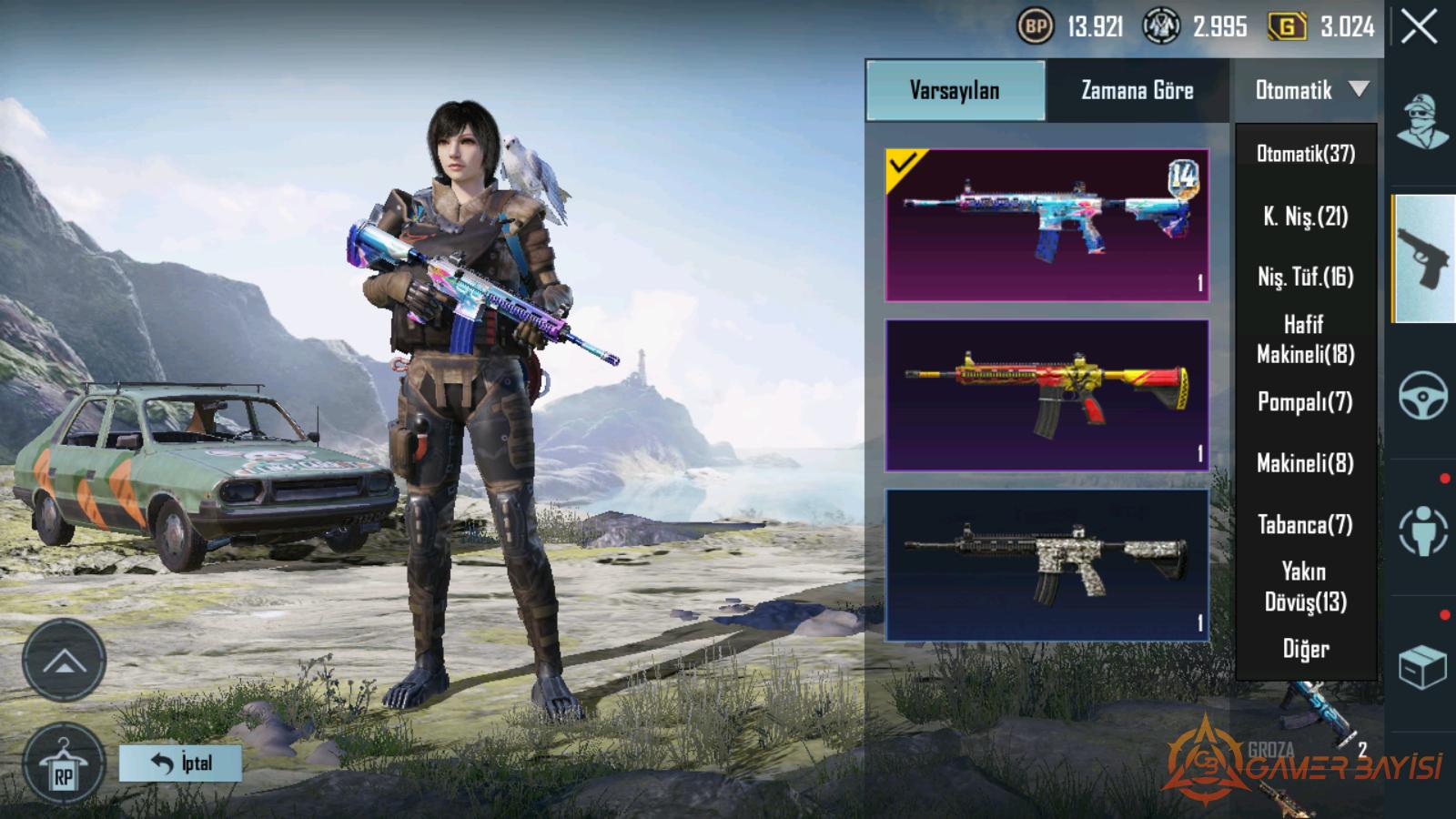This screenshot has height=819, width=1456.
Task: Open the crate box category icon
Action: point(1422,667)
